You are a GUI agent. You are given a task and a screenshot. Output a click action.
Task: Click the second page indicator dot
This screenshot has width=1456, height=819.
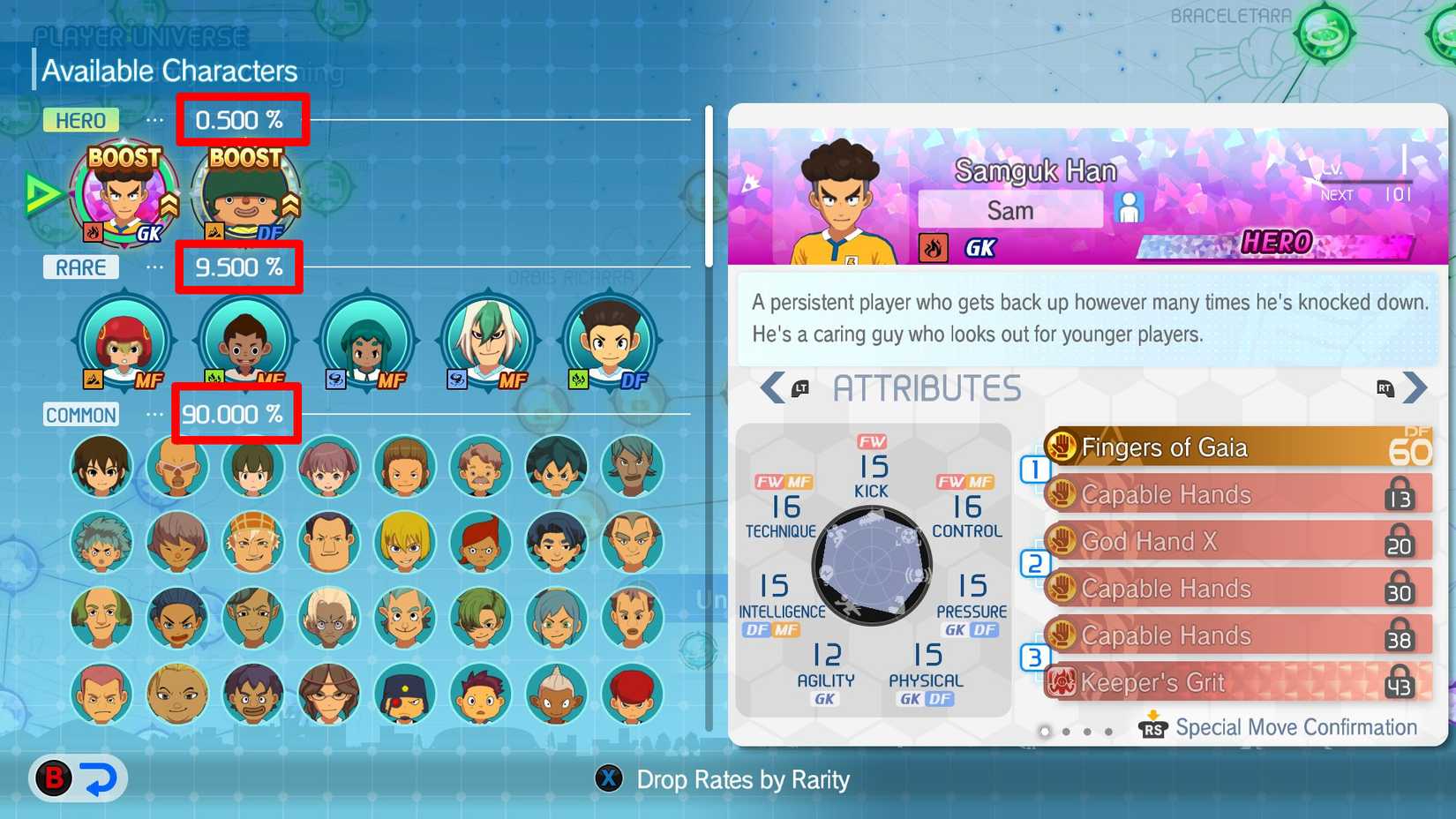coord(1066,732)
